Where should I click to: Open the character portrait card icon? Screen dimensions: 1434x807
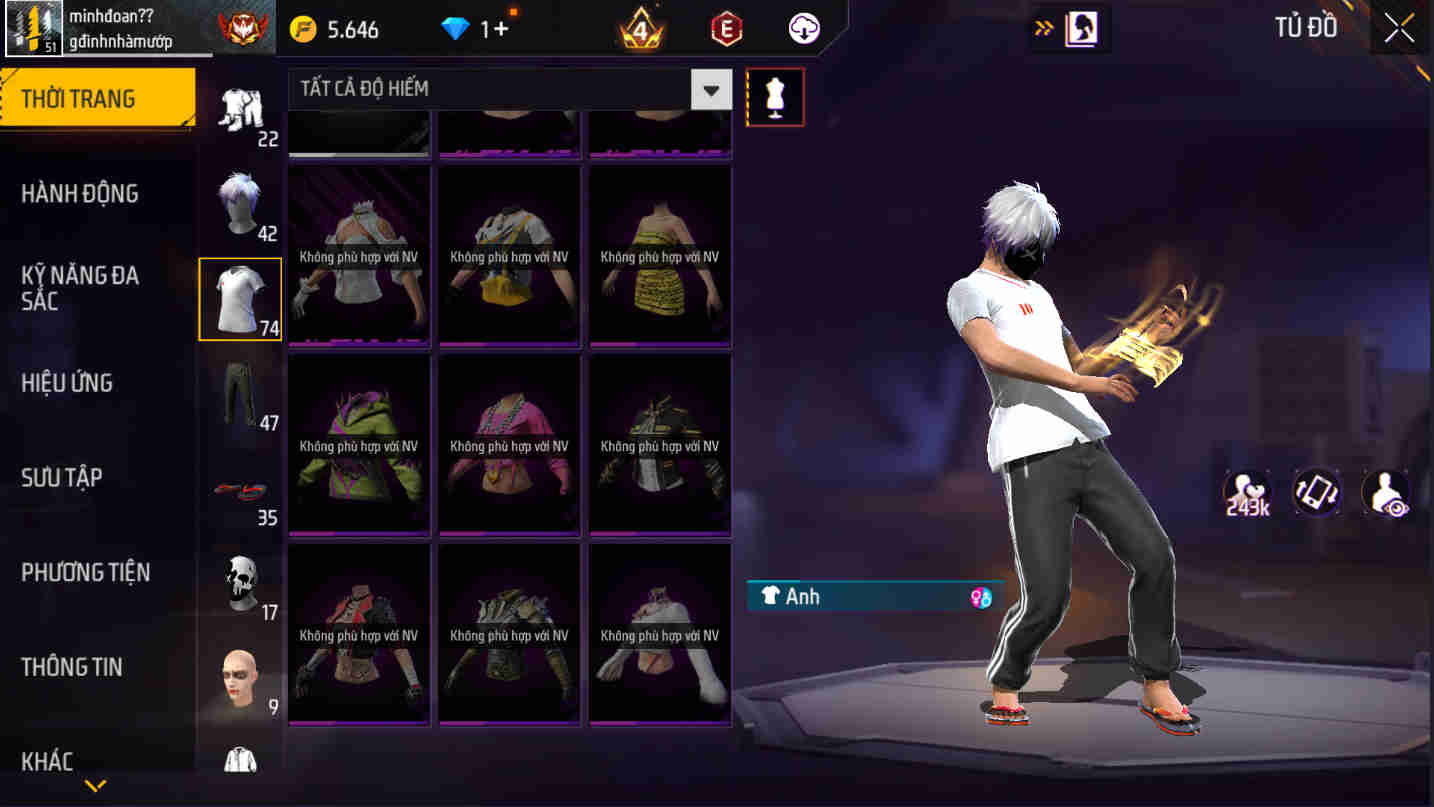pos(1083,28)
